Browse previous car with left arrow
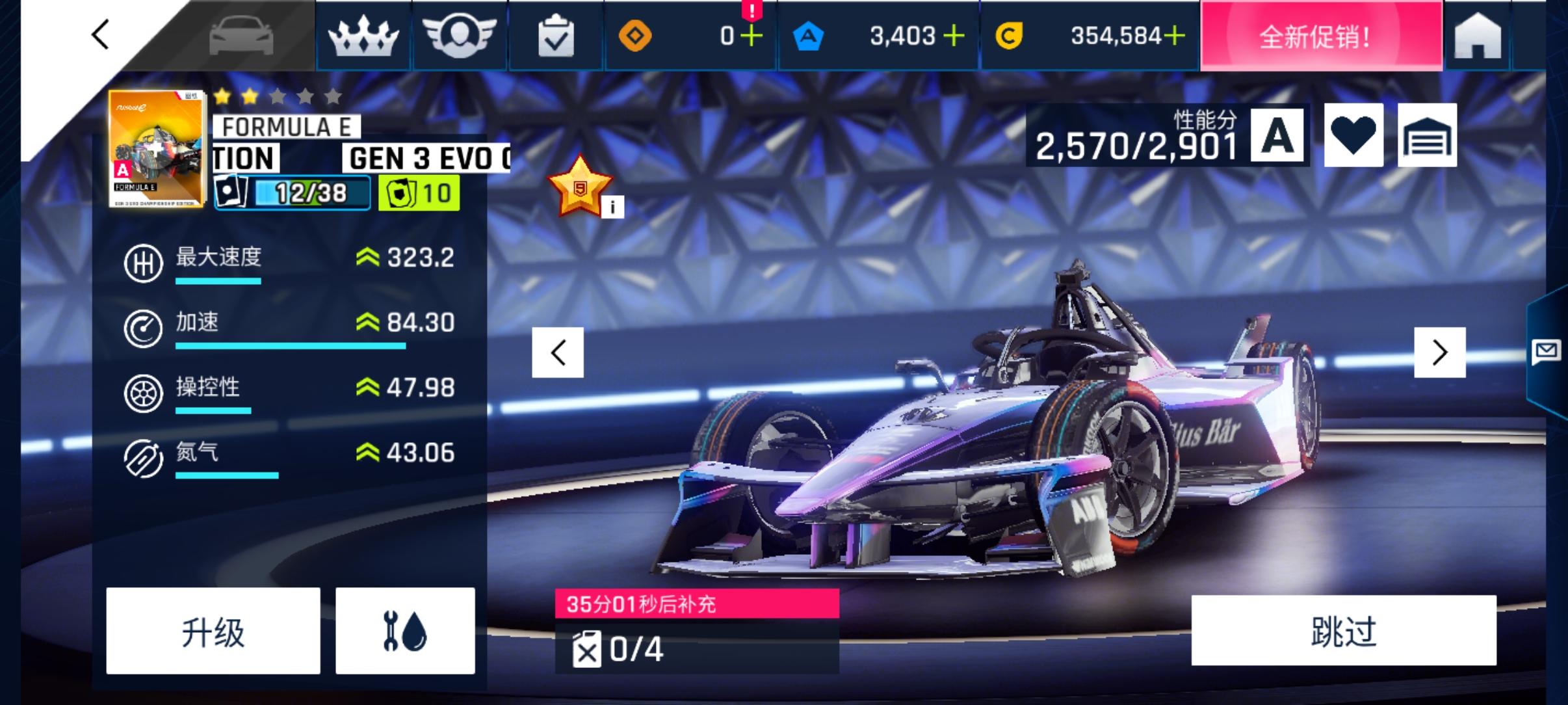This screenshot has height=705, width=1568. 558,352
